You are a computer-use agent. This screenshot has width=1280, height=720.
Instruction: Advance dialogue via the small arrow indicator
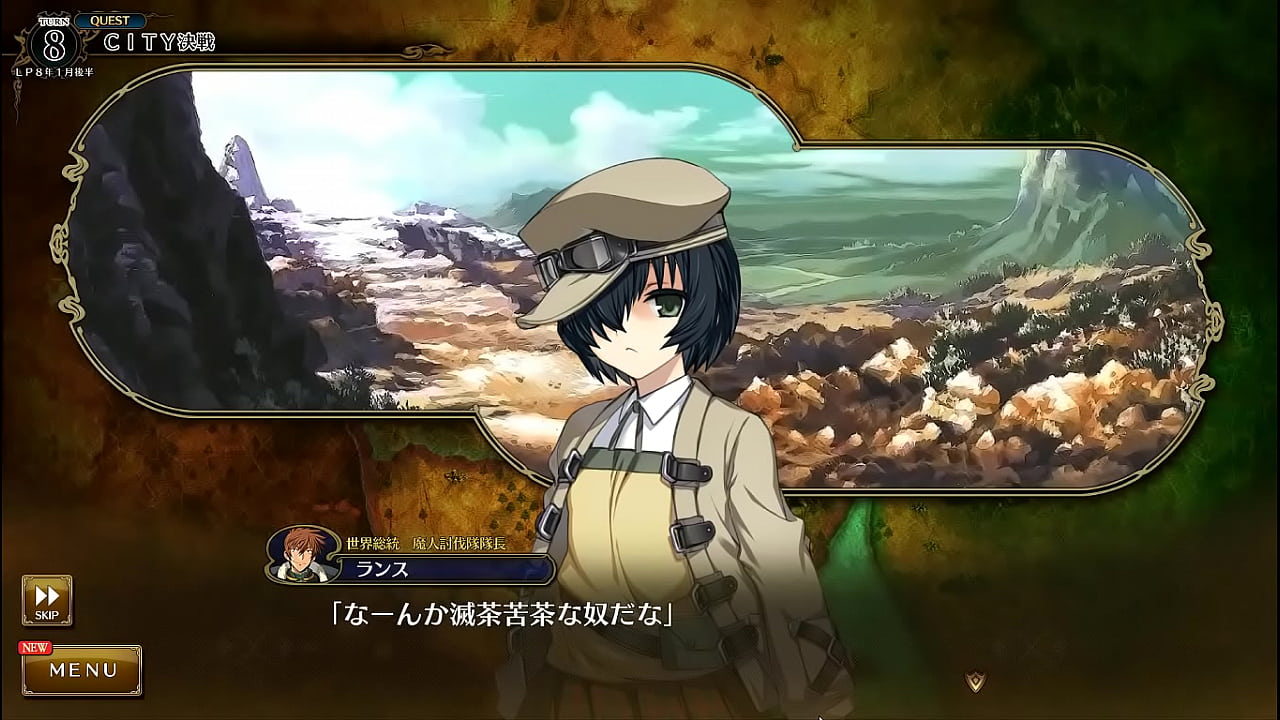[x=975, y=681]
